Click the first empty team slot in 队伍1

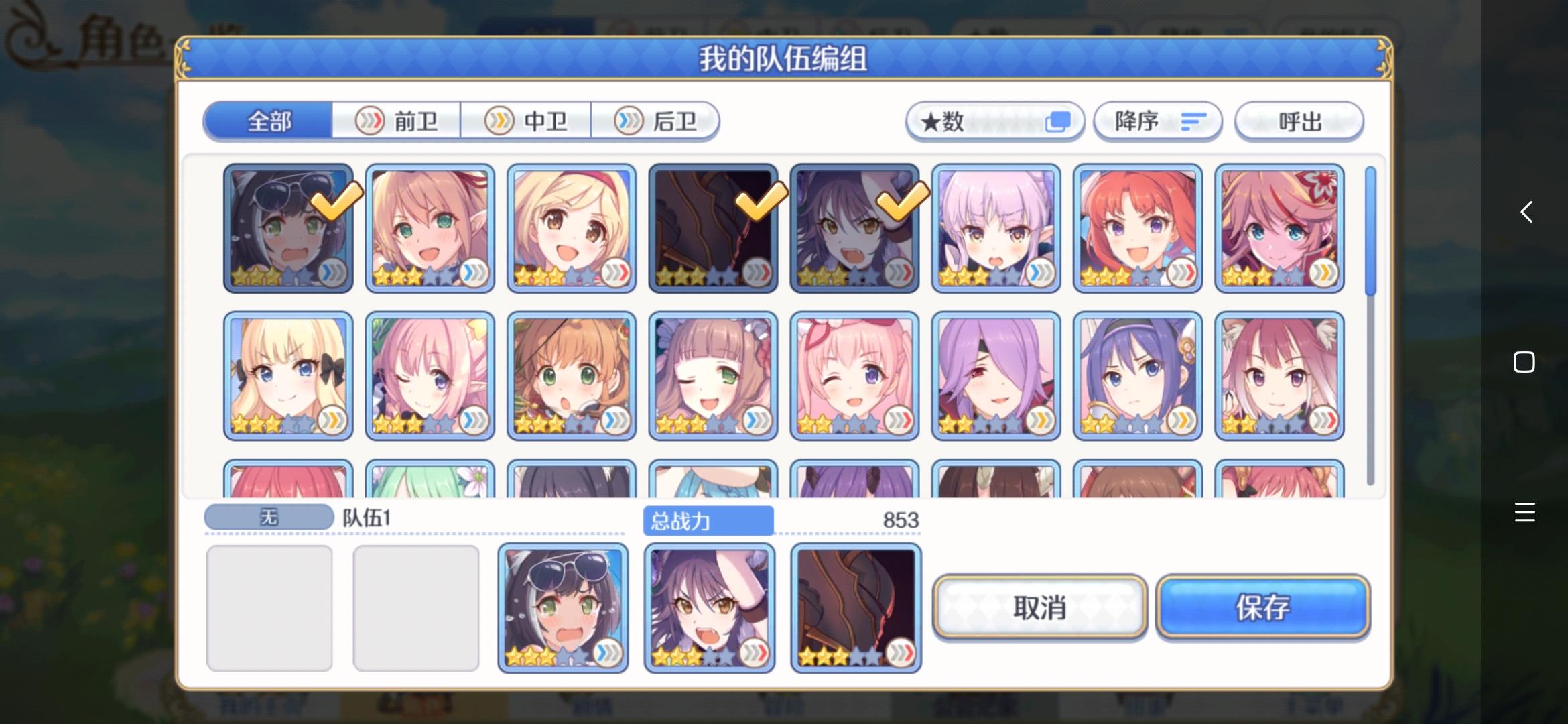(x=270, y=607)
